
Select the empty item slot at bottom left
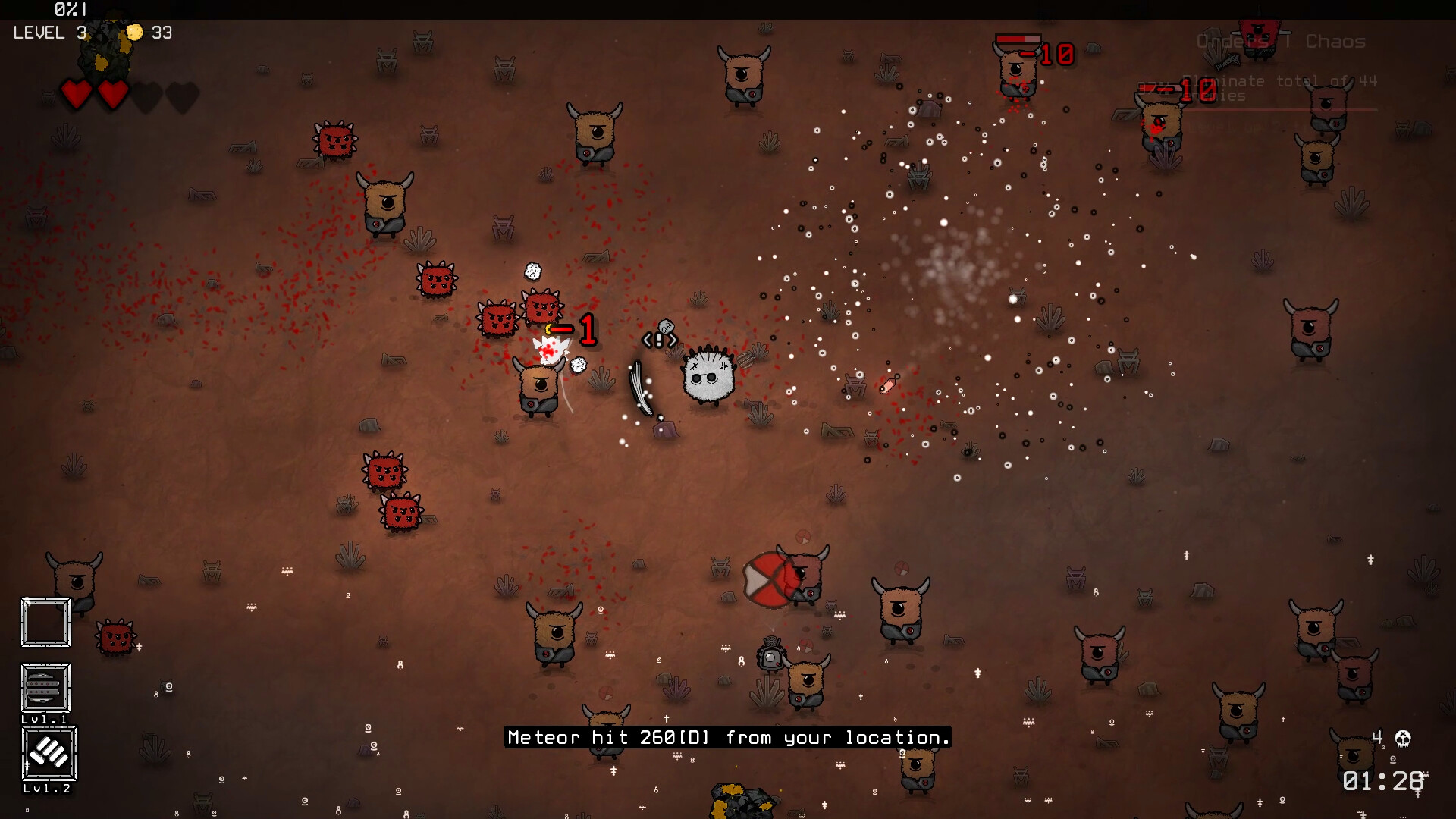(x=45, y=622)
